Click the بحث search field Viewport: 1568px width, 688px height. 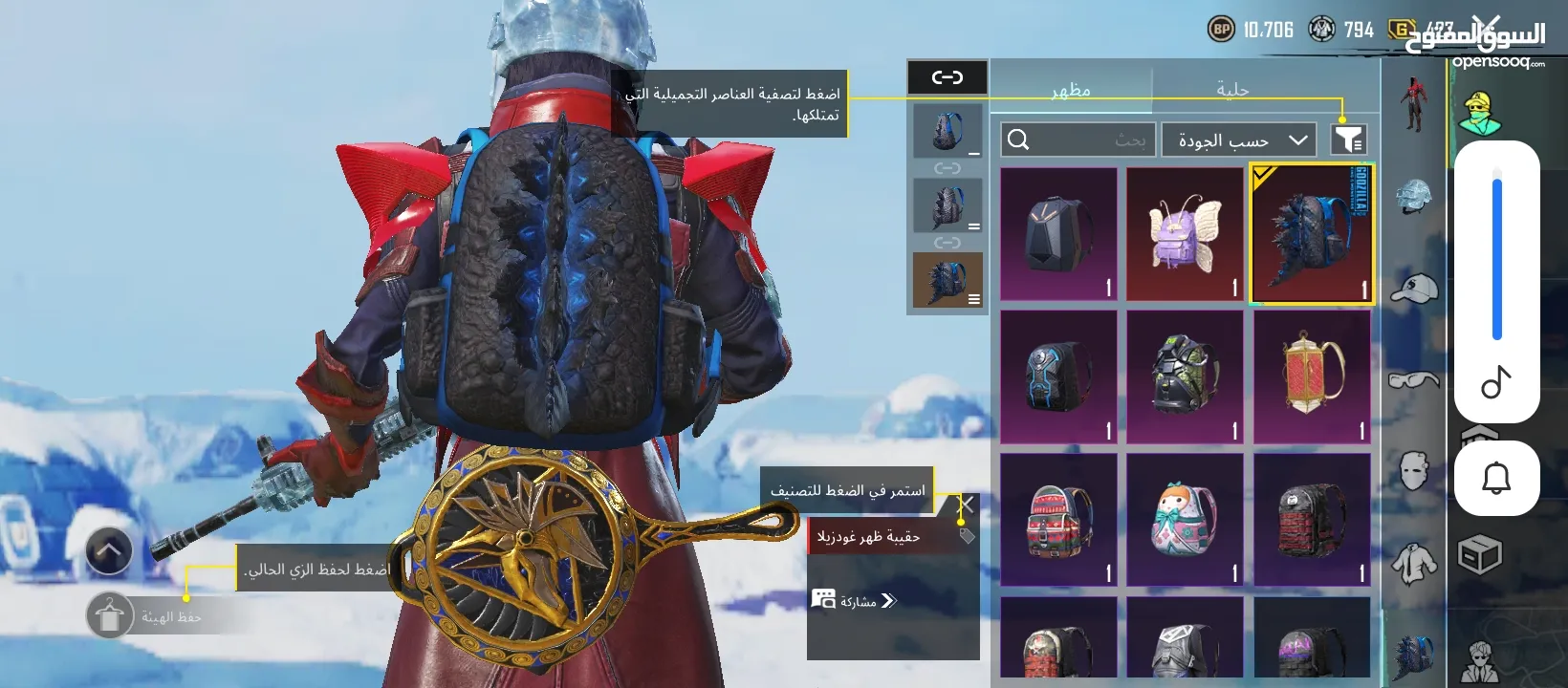pos(1078,140)
